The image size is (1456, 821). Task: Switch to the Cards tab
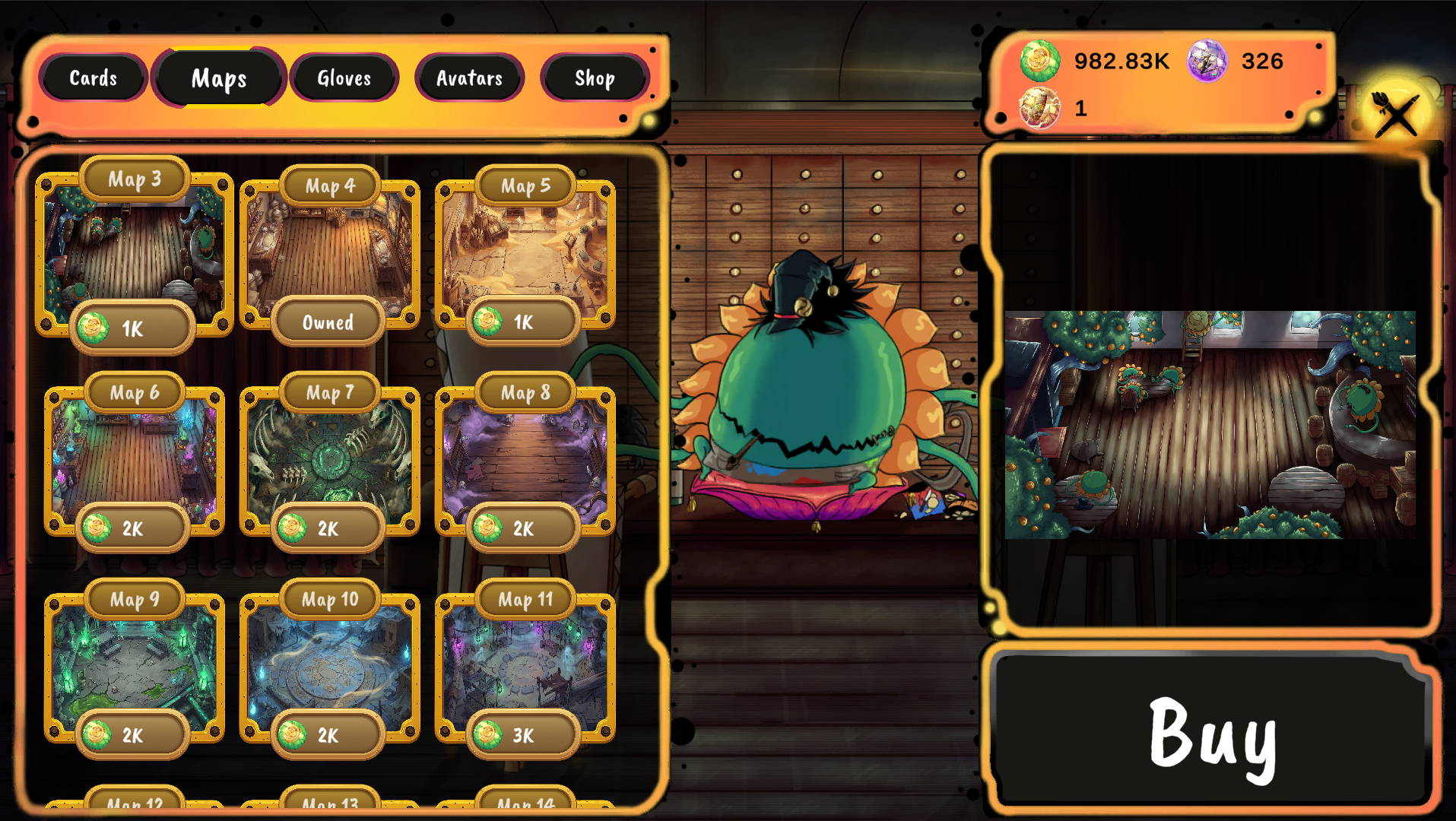[x=94, y=78]
